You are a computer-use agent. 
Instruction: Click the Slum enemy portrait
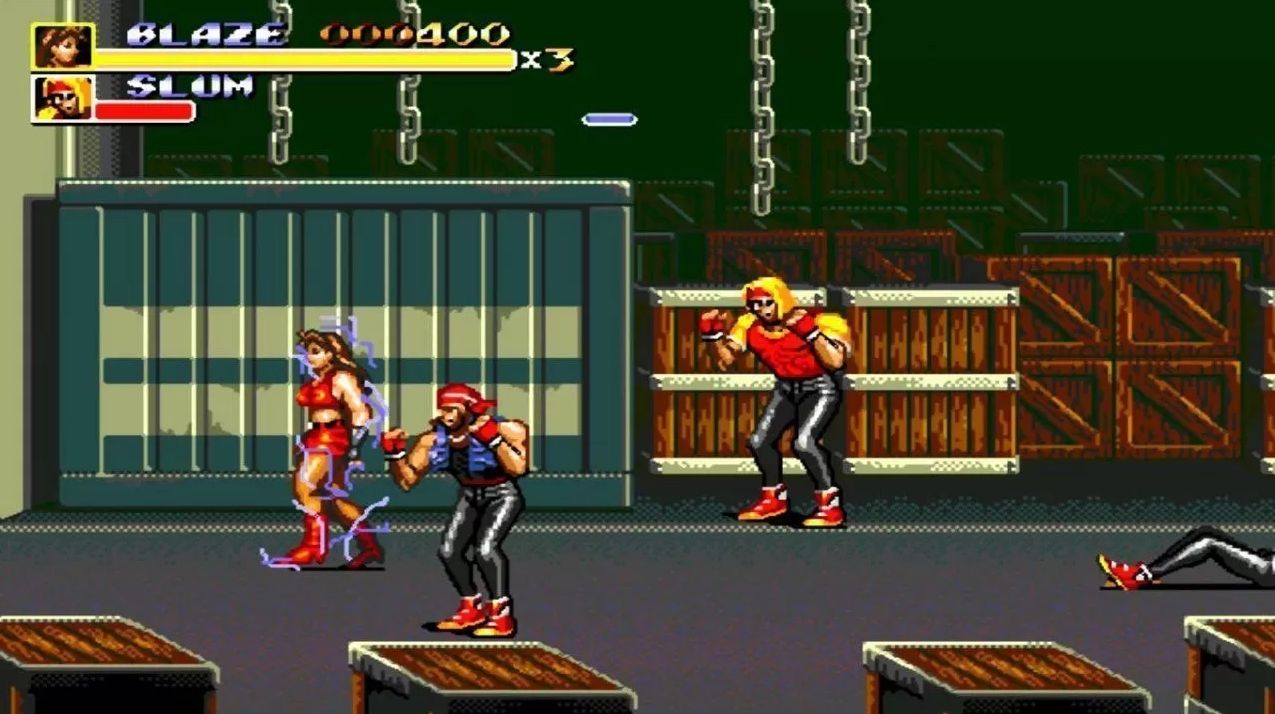(x=63, y=98)
